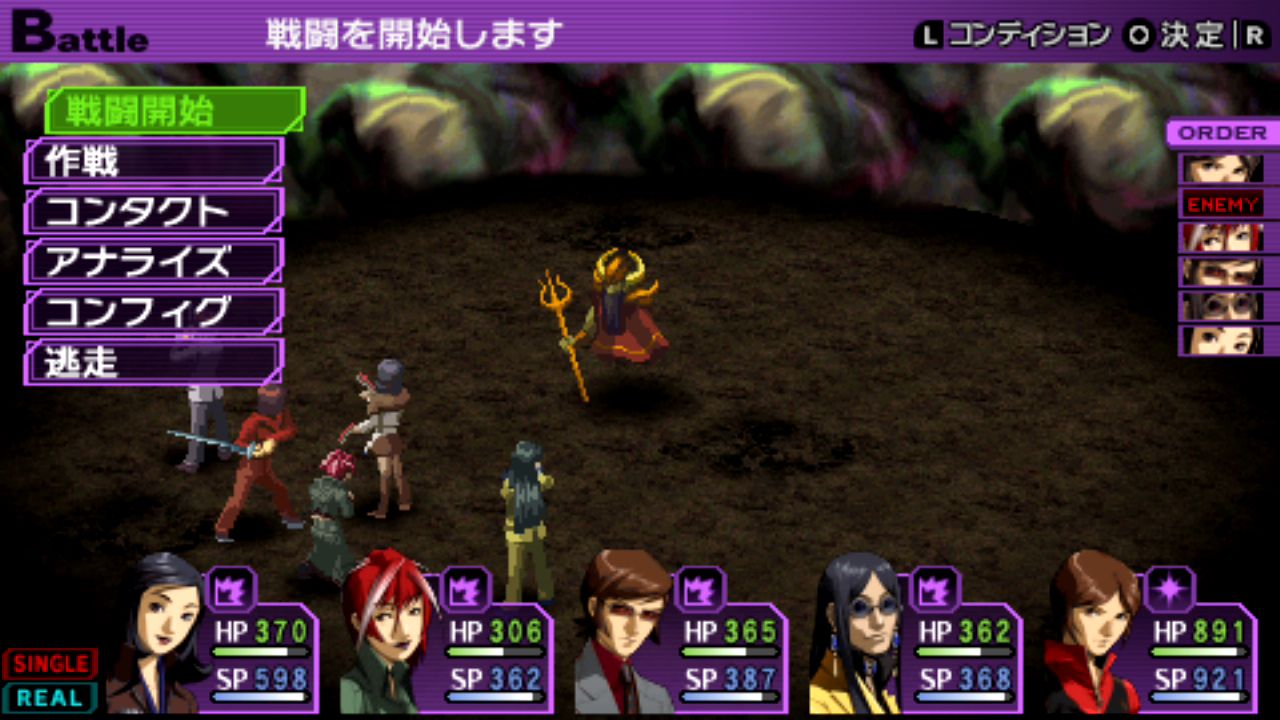Open the コンフィグ menu entry
Screen dimensions: 1280x720
(154, 312)
